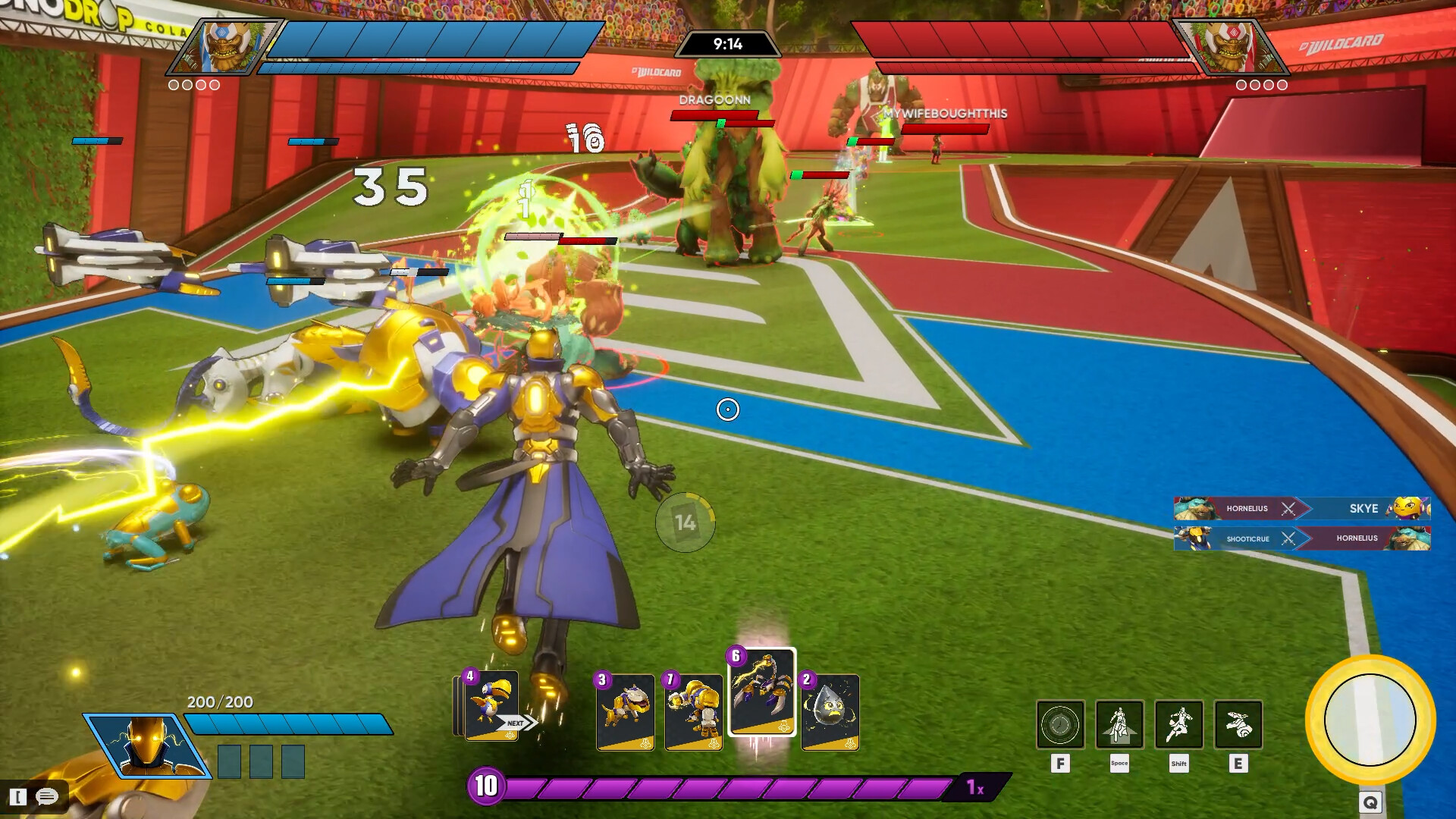Open the chat speech bubble
Screen dimensions: 1456x819
click(47, 796)
